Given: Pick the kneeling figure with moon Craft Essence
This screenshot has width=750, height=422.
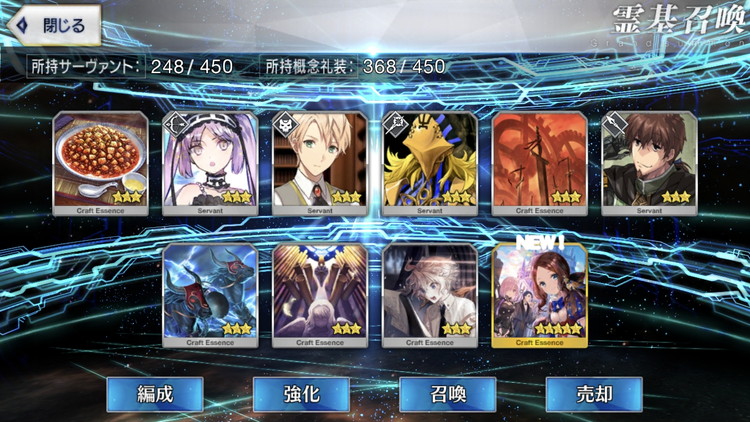Looking at the screenshot, I should coord(320,294).
